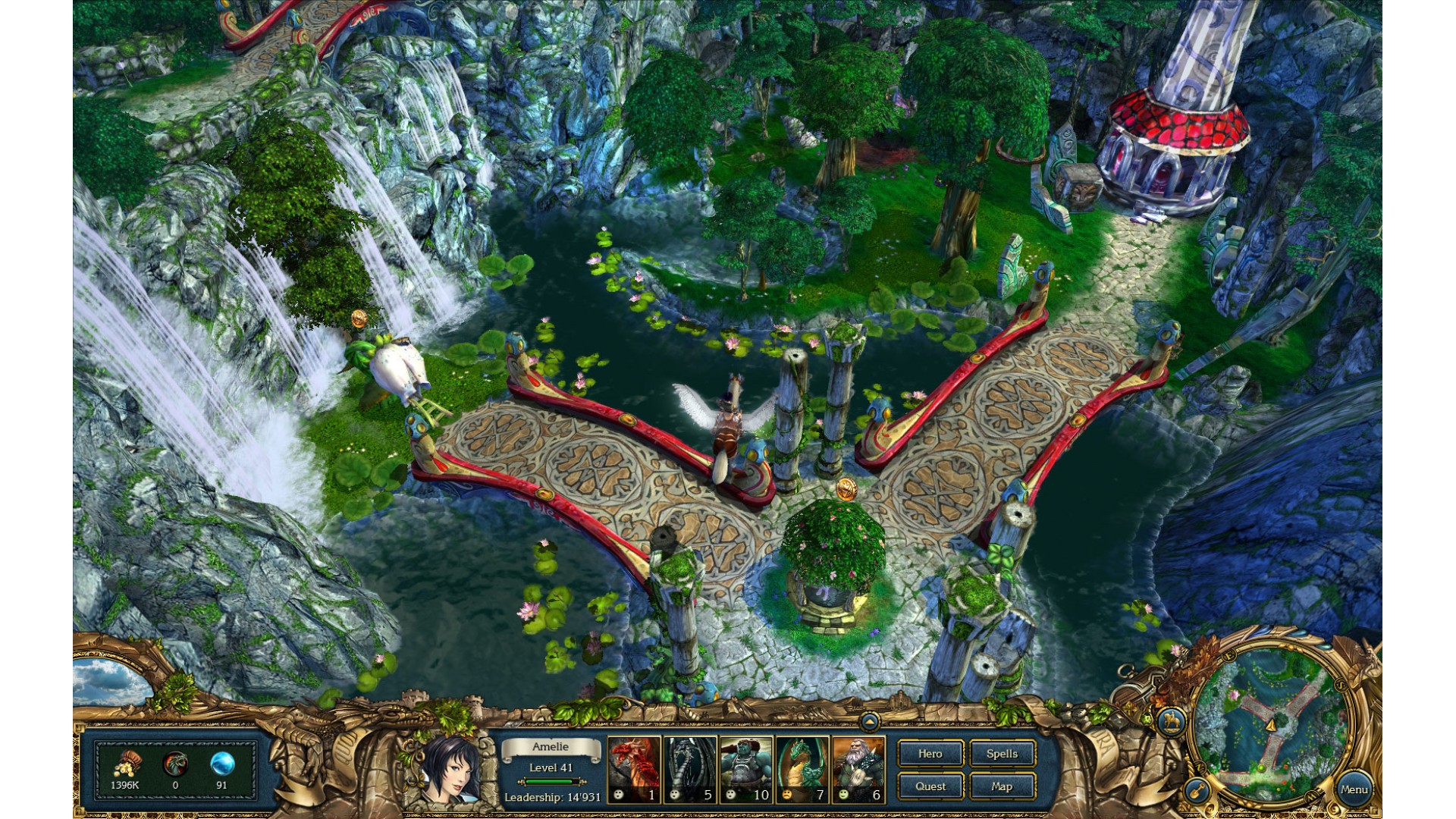Click the dragon rage icon
This screenshot has width=1456, height=819.
[175, 764]
